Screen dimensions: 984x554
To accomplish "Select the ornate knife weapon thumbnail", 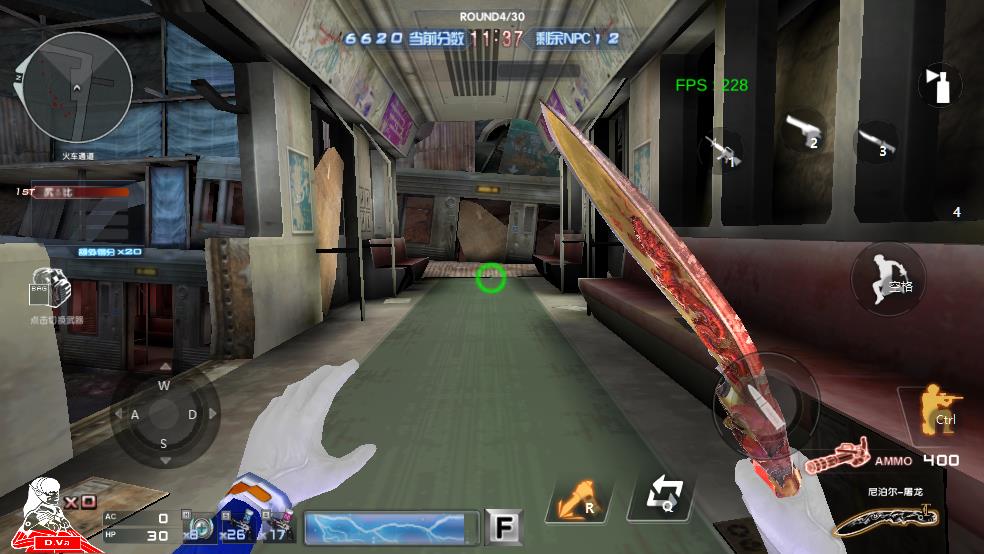I will click(884, 520).
